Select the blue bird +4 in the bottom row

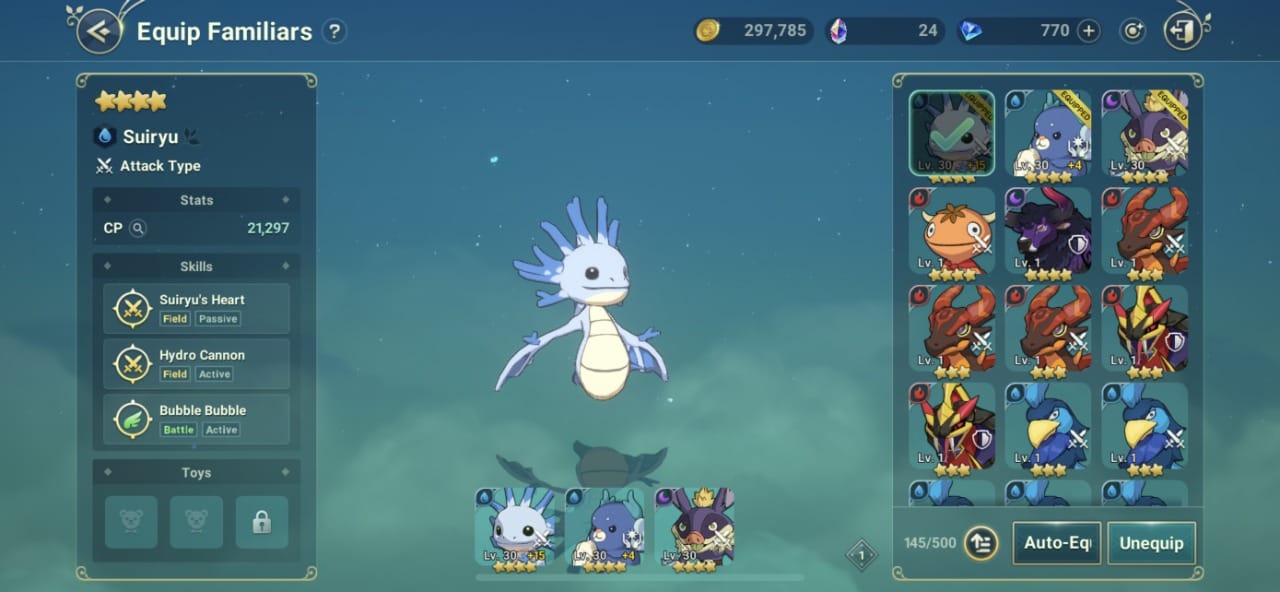coord(605,529)
